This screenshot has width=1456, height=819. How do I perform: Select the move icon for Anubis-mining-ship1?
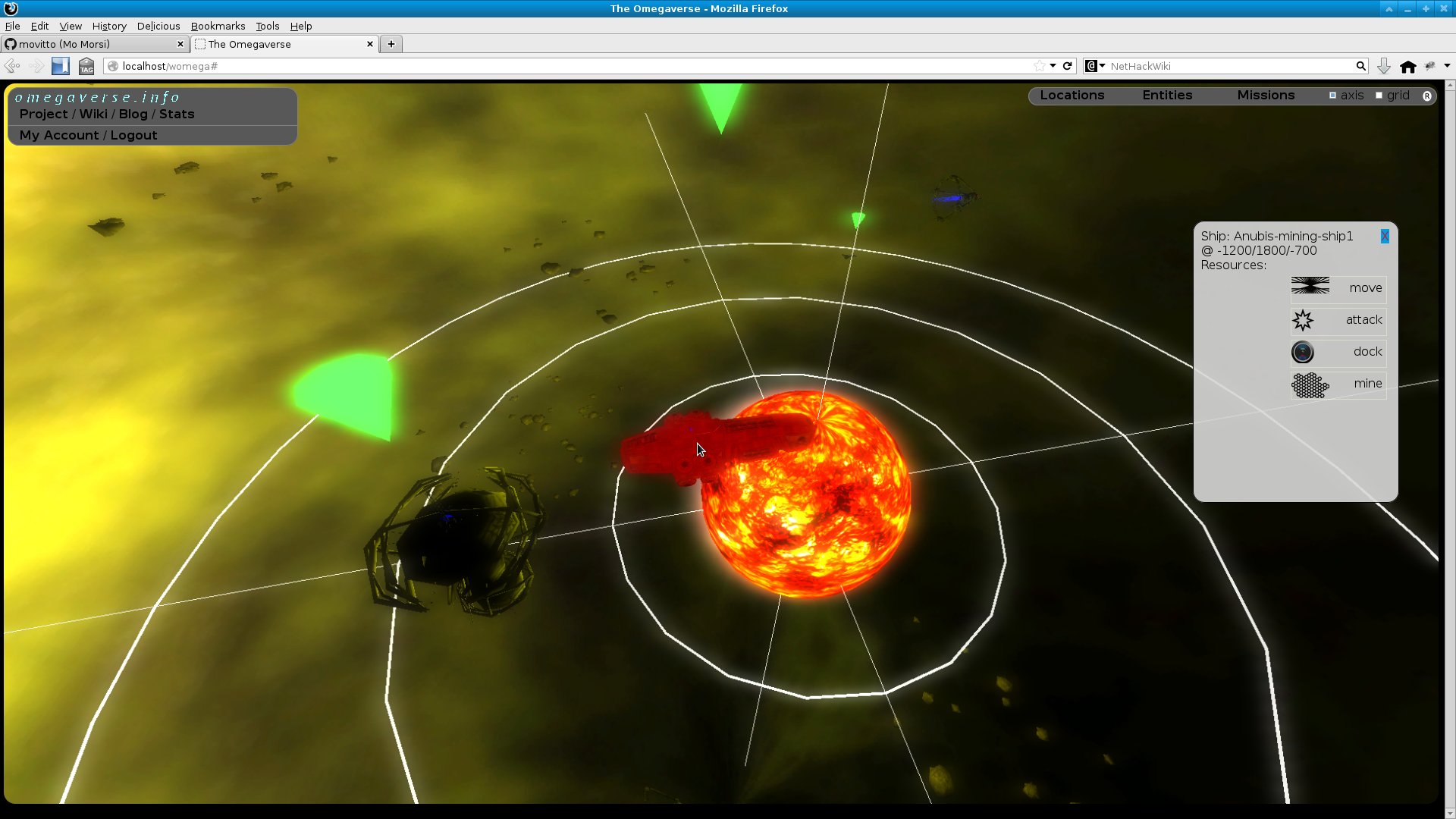point(1310,287)
